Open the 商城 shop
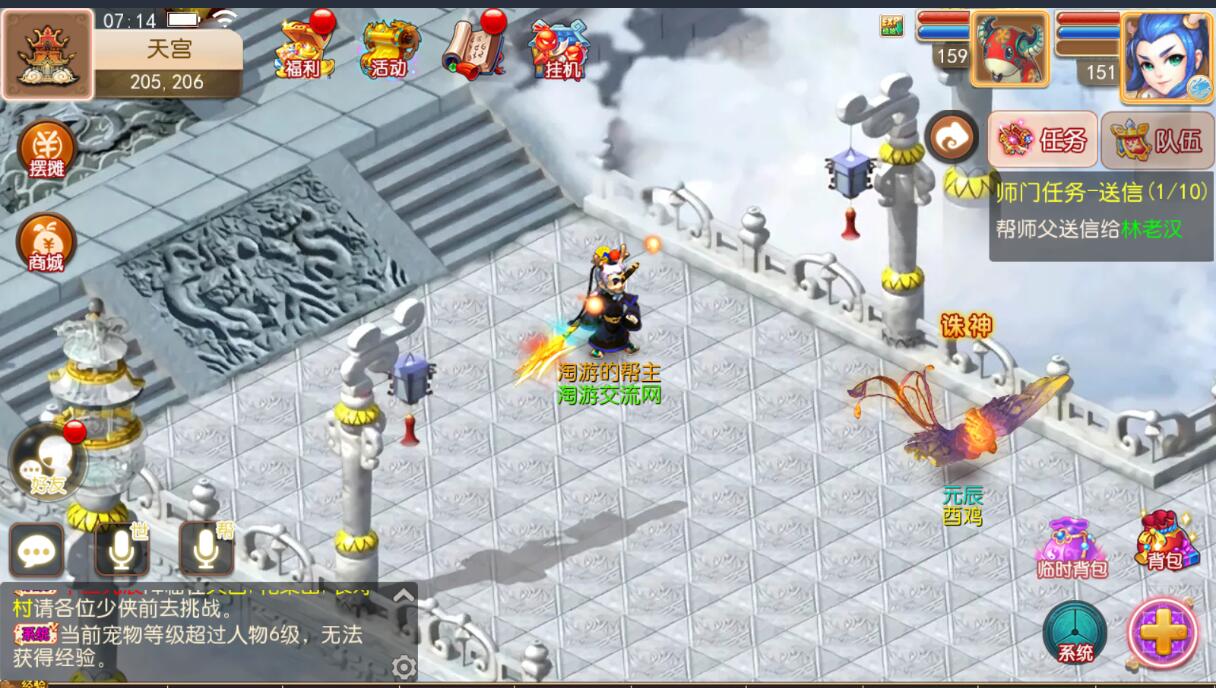1216x688 pixels. tap(46, 243)
